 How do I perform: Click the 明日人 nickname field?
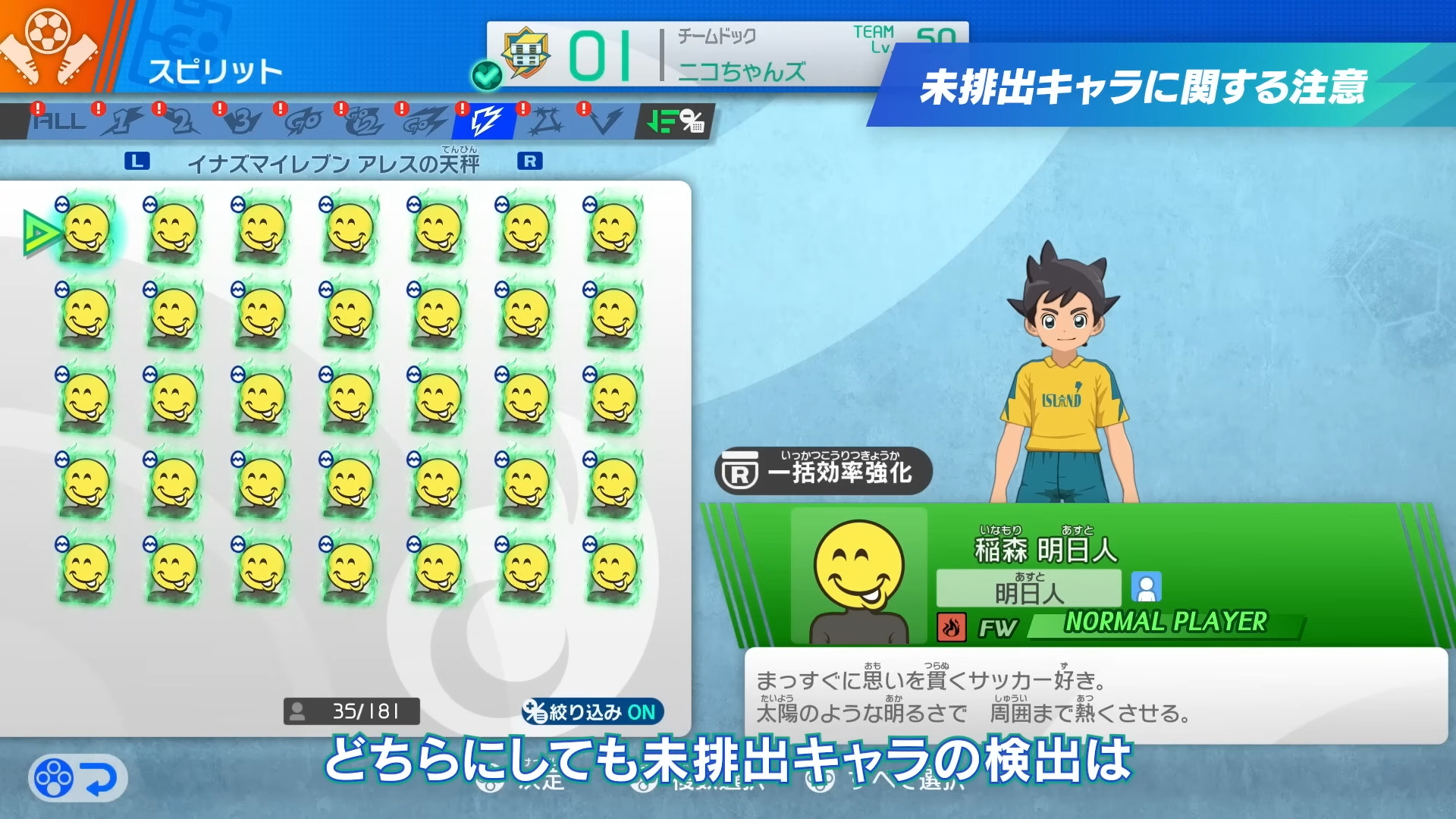pyautogui.click(x=1028, y=588)
